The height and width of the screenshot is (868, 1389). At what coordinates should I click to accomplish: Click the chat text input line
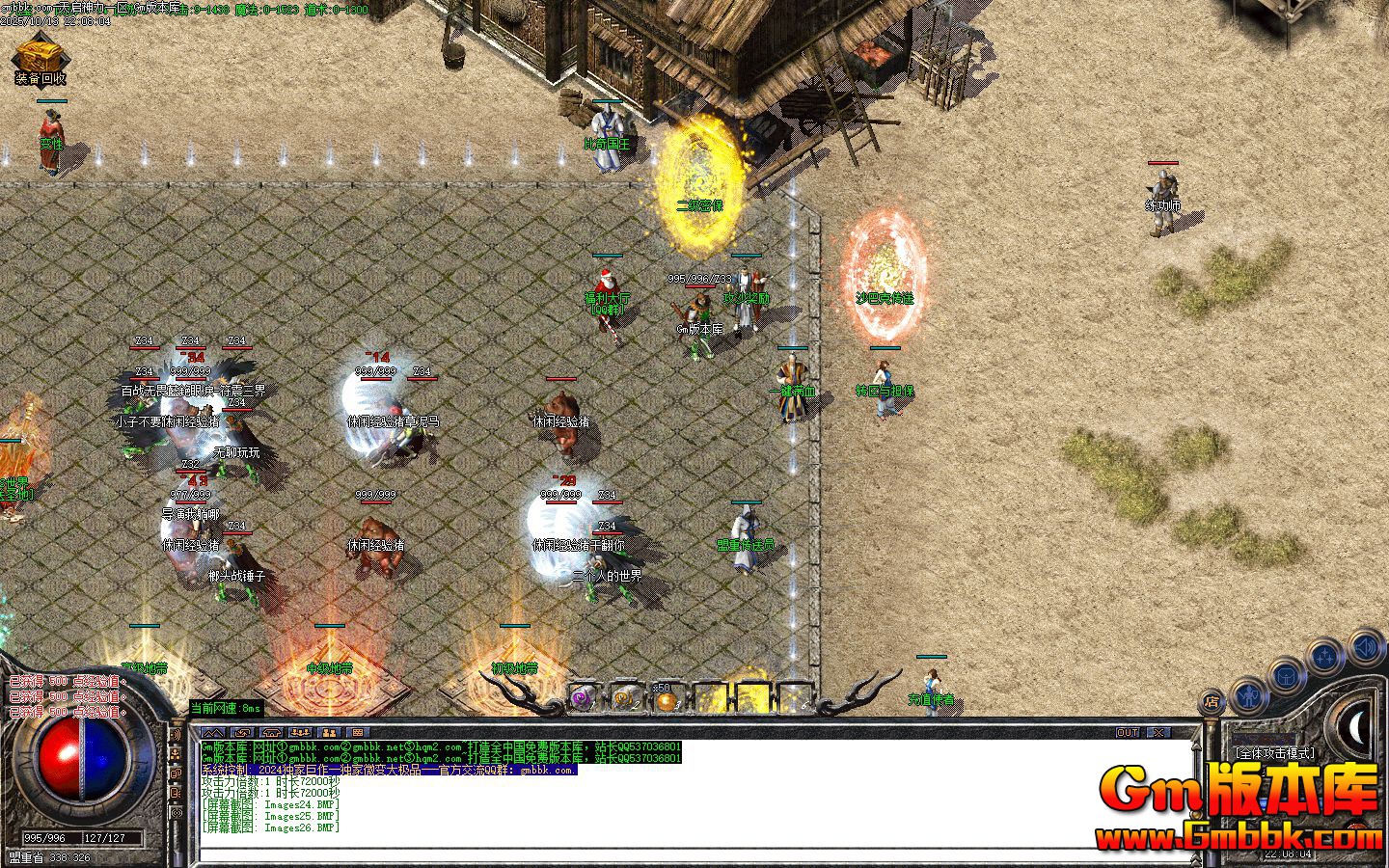coord(675,854)
